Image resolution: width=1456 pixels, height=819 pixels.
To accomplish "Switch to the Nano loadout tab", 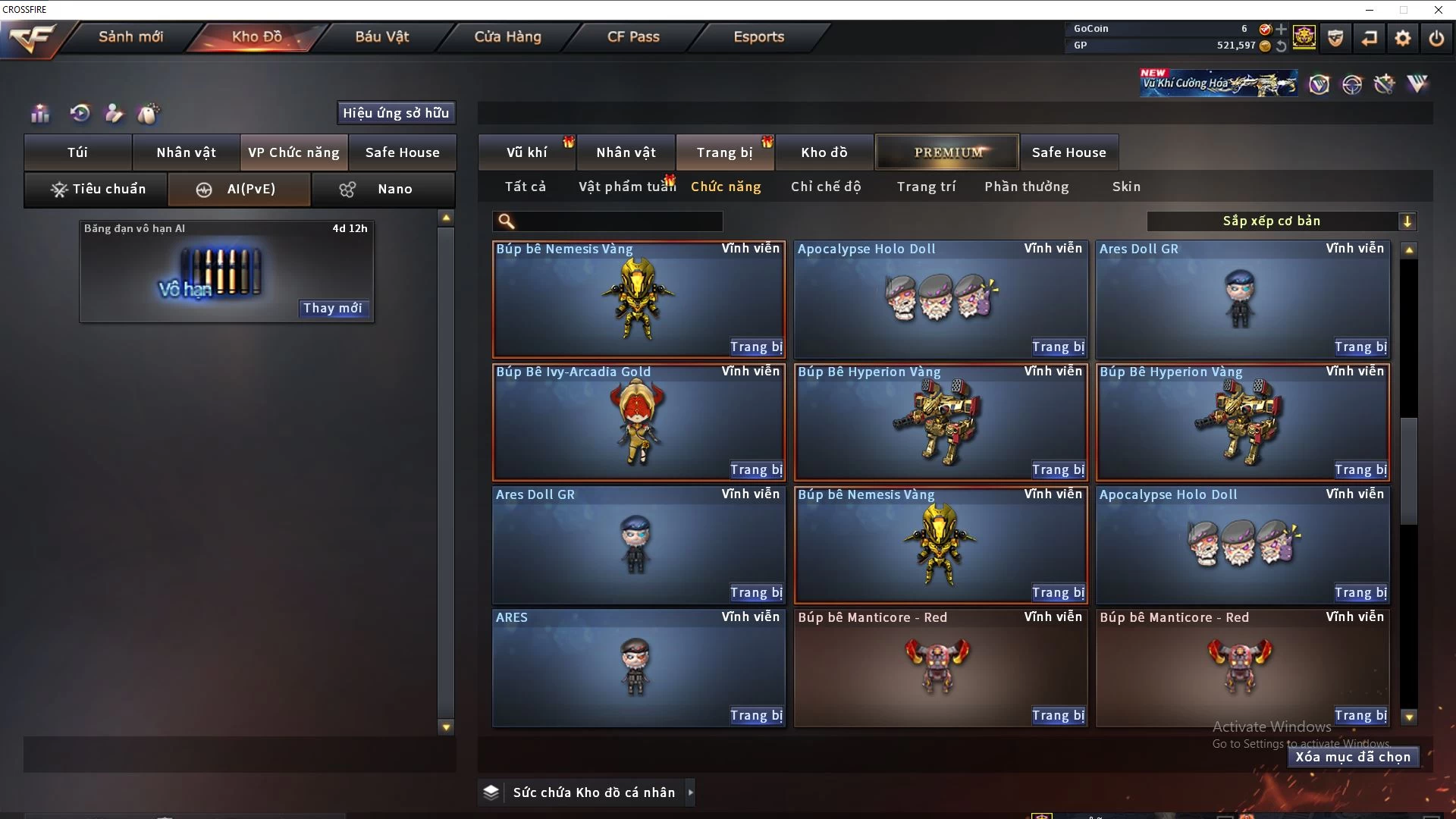I will pos(383,189).
